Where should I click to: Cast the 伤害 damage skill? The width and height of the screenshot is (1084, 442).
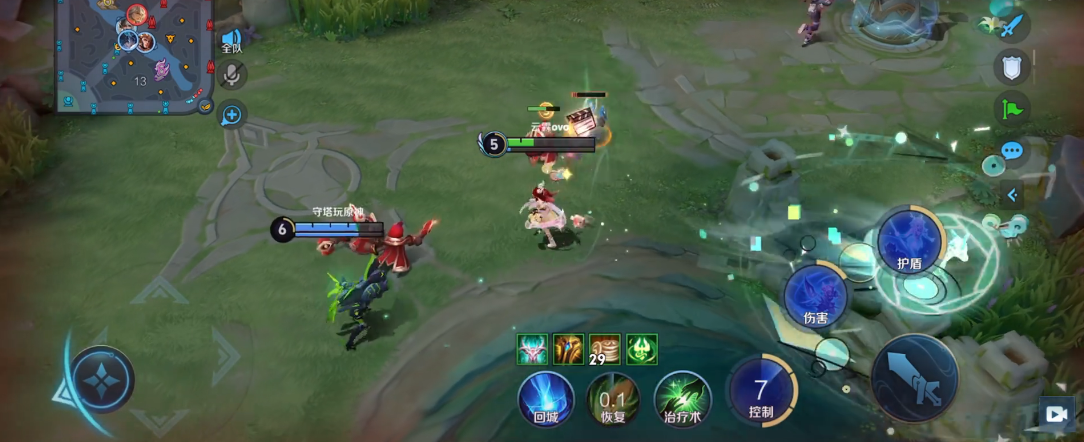point(815,294)
